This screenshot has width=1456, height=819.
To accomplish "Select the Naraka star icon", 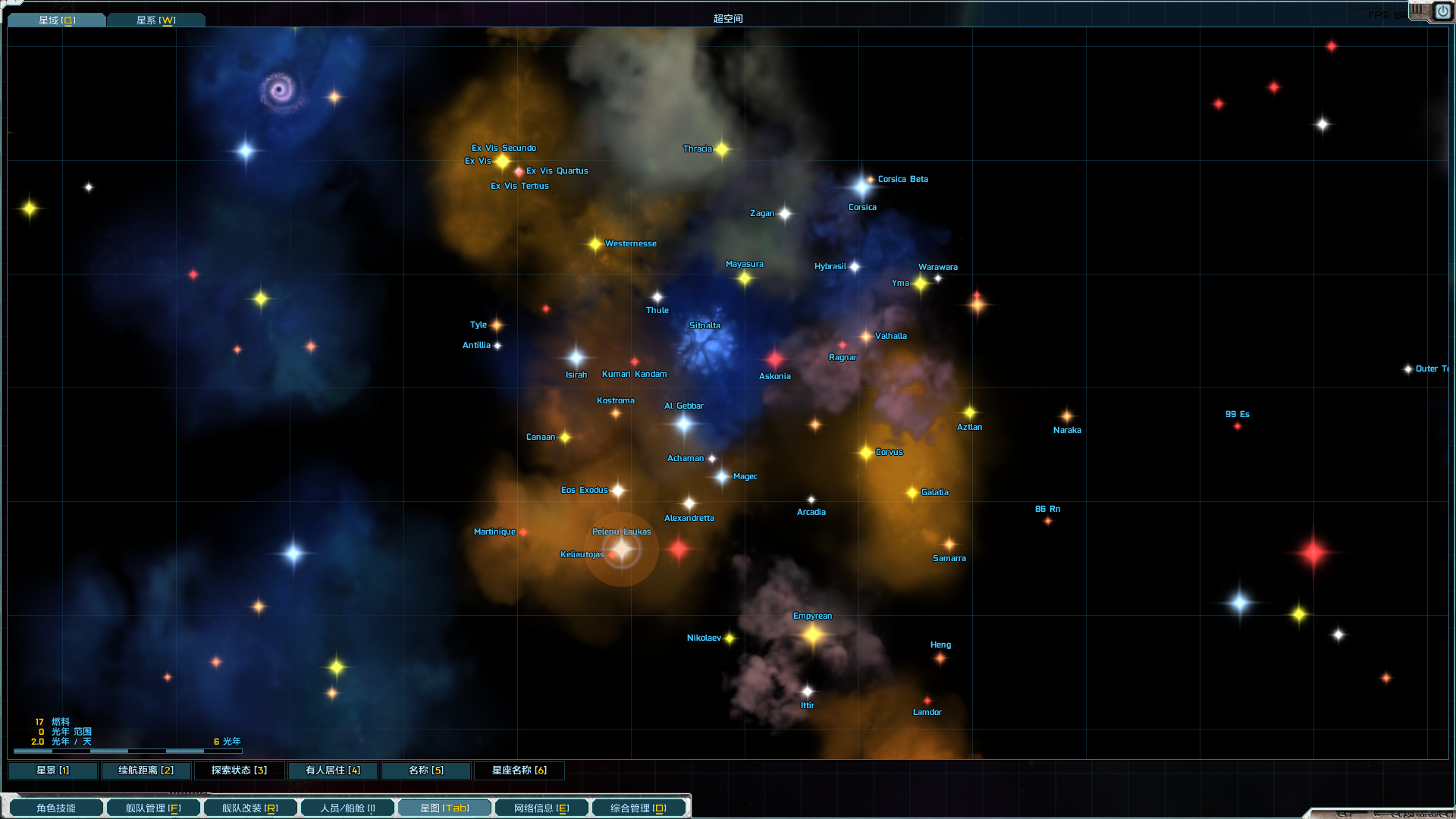I will coord(1066,416).
